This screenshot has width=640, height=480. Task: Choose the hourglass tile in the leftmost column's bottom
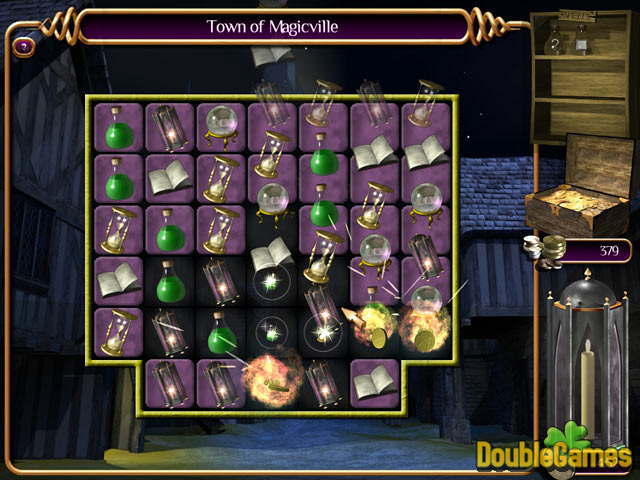(119, 331)
